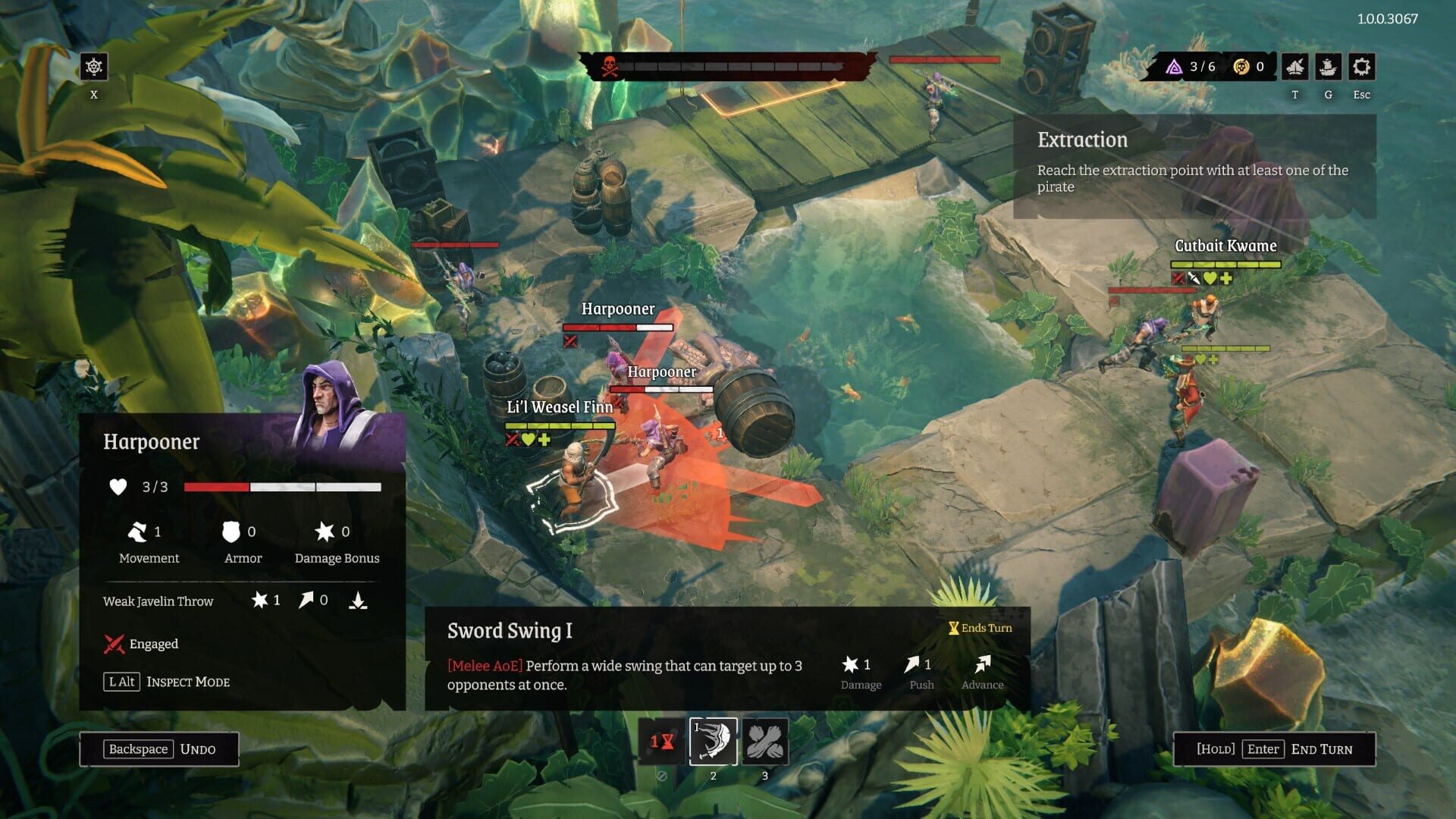Click the retreat sail icon labeled T

pyautogui.click(x=1295, y=67)
